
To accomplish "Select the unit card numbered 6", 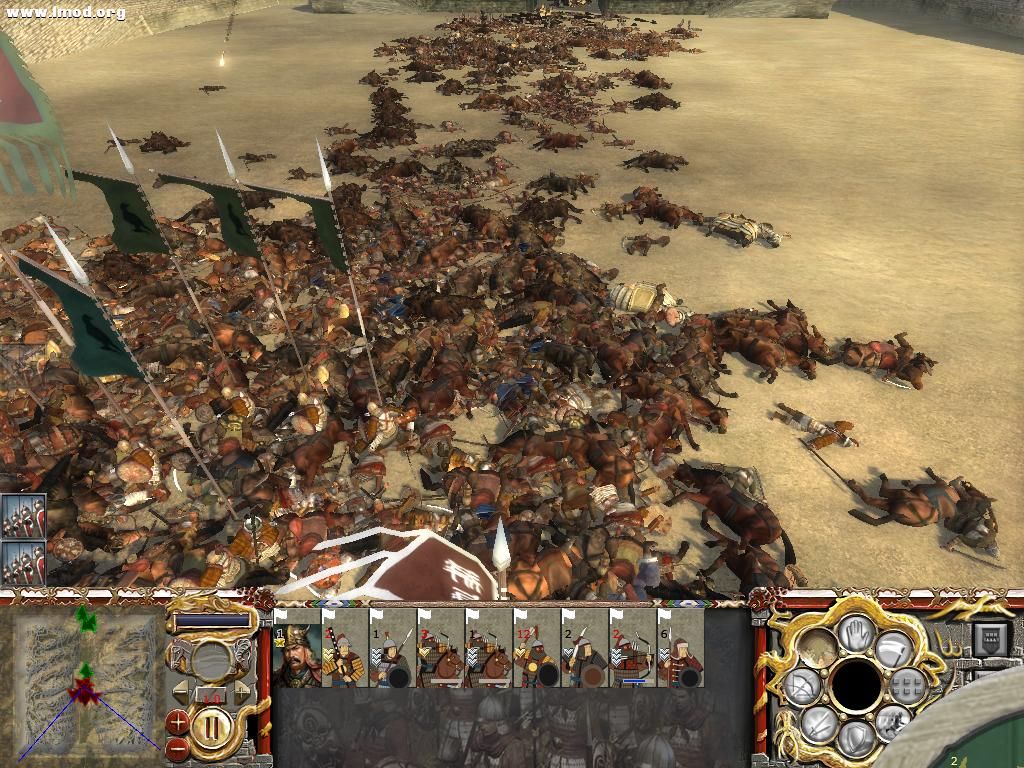I will tap(681, 653).
